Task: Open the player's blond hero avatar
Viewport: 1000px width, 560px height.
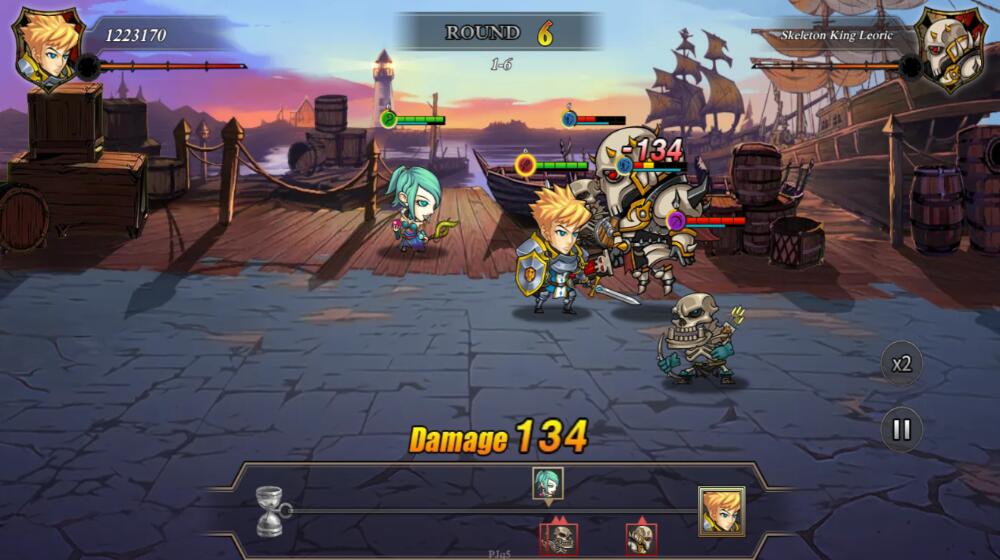Action: tap(47, 48)
